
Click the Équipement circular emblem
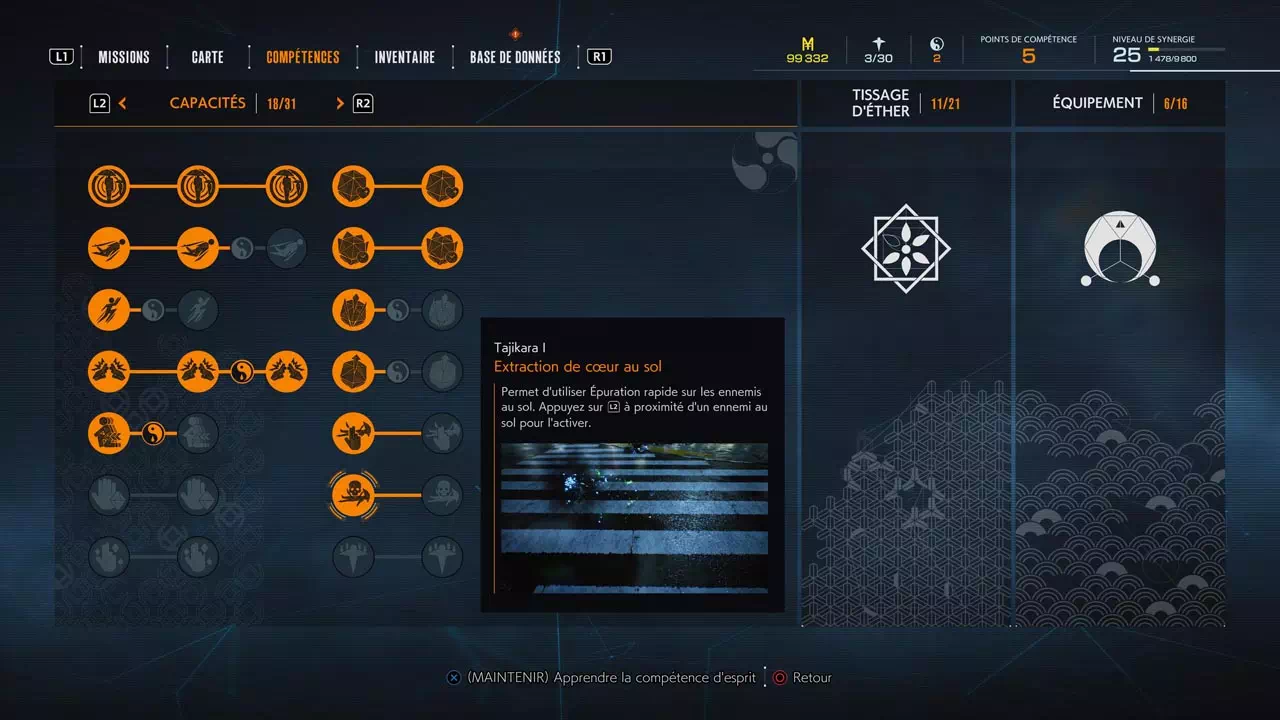point(1120,250)
